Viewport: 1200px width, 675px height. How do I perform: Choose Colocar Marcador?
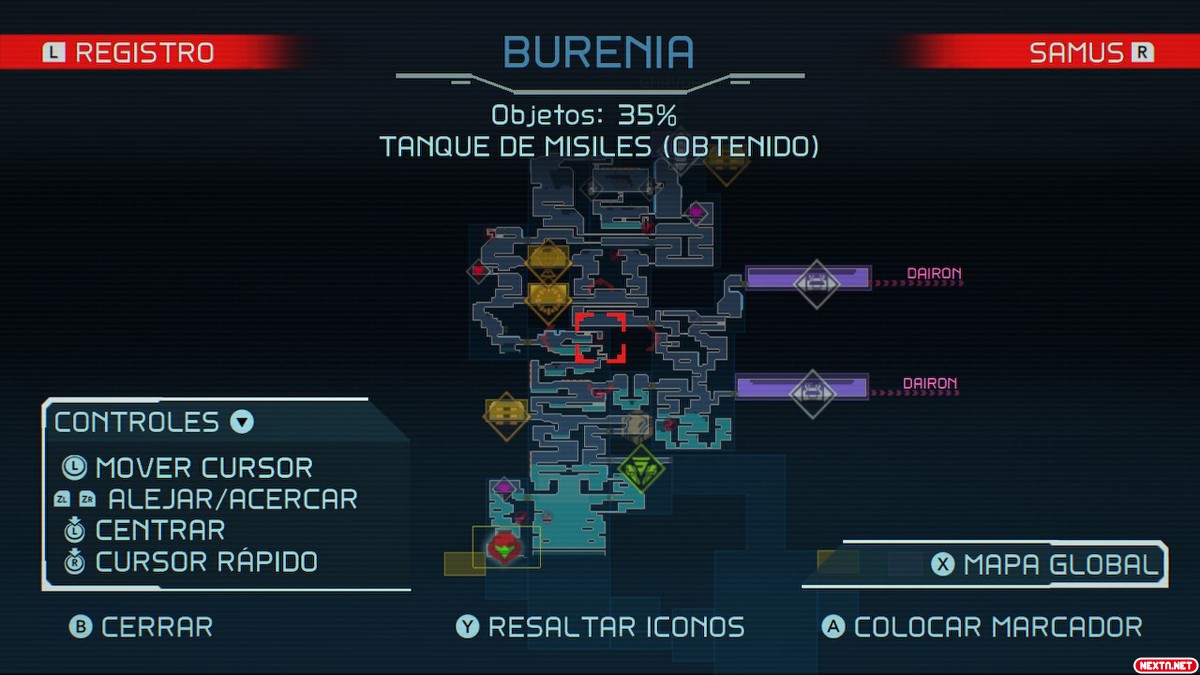point(983,627)
